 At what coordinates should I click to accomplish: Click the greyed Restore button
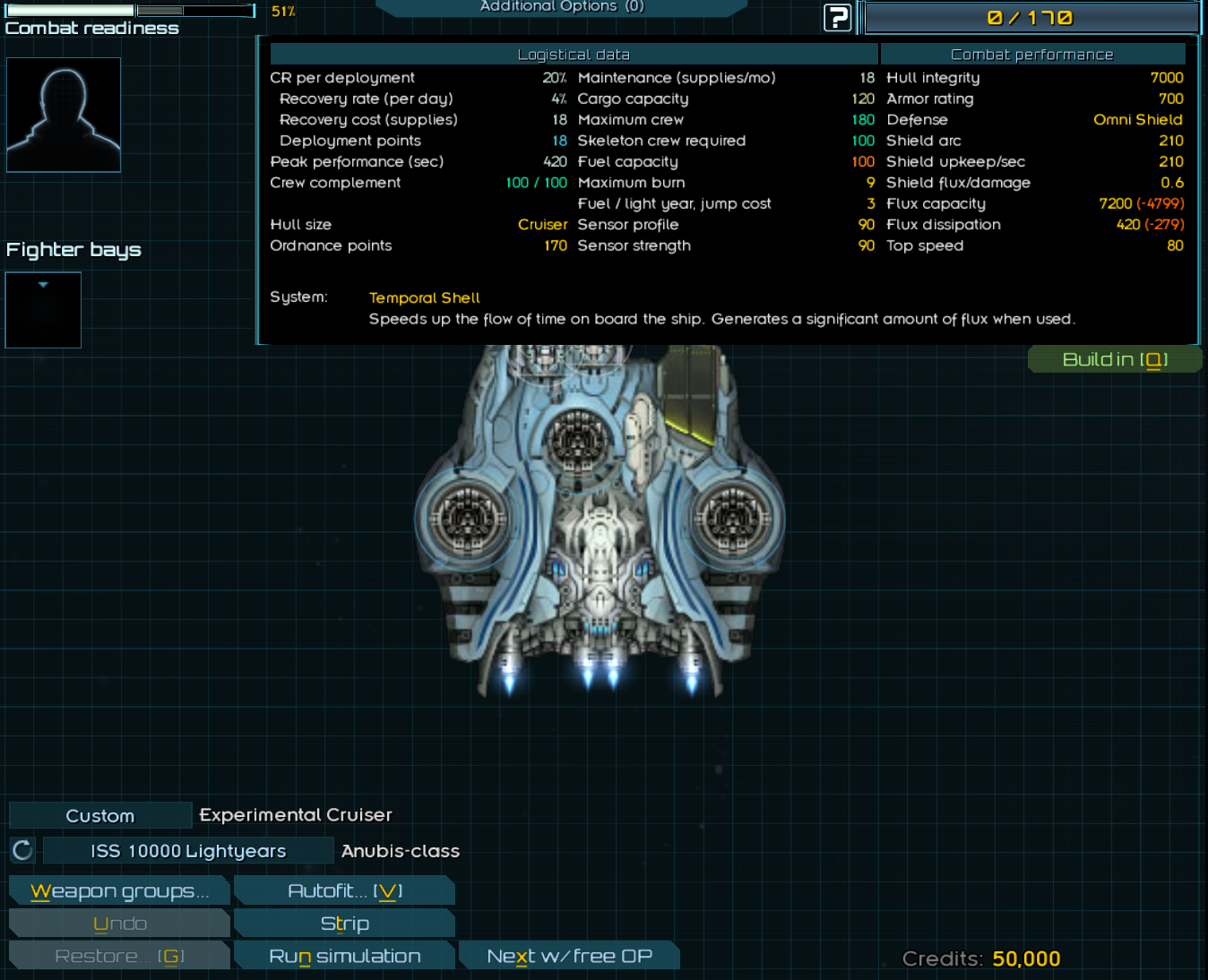pyautogui.click(x=119, y=956)
